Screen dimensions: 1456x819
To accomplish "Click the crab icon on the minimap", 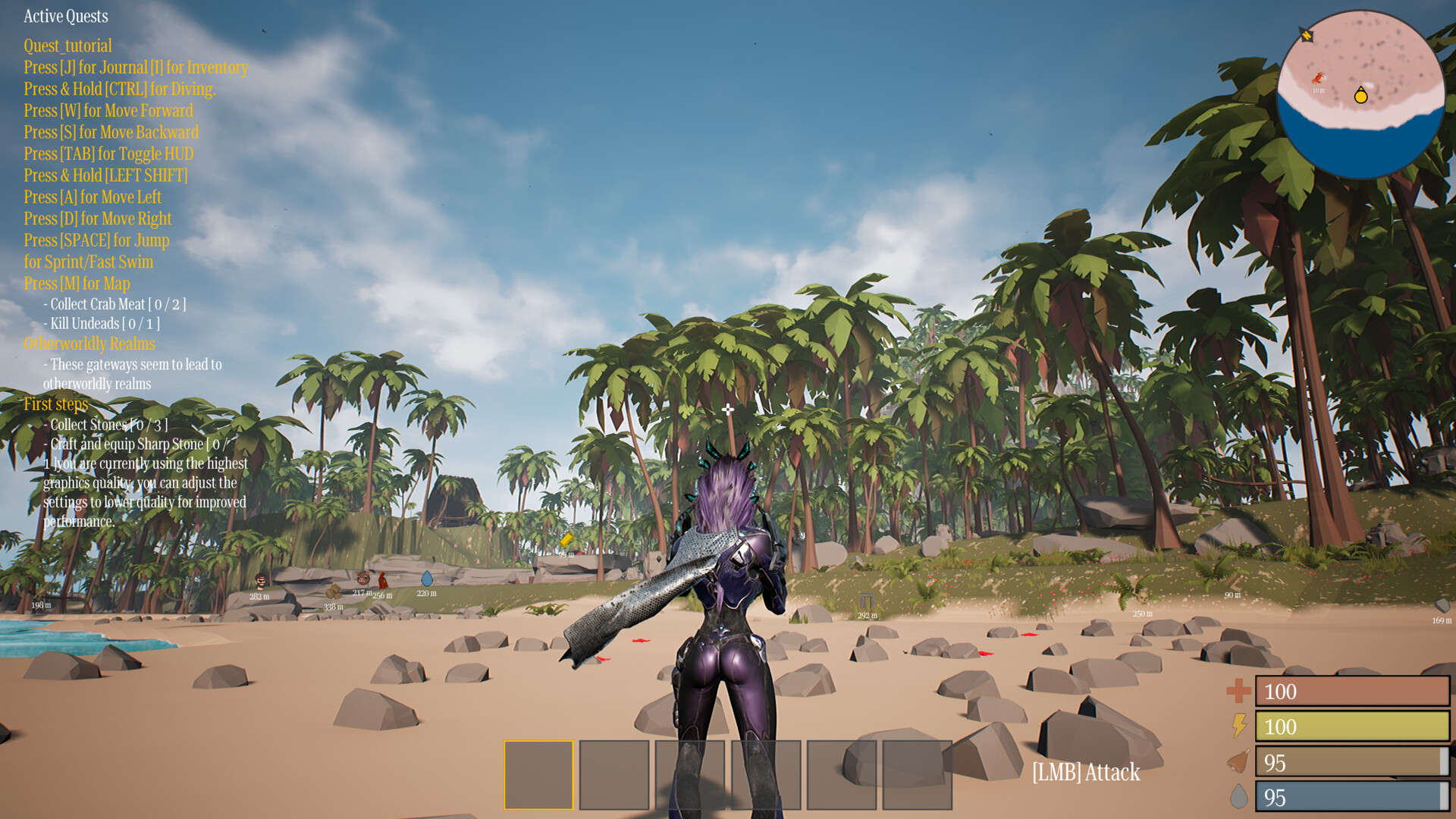I will tap(1318, 78).
